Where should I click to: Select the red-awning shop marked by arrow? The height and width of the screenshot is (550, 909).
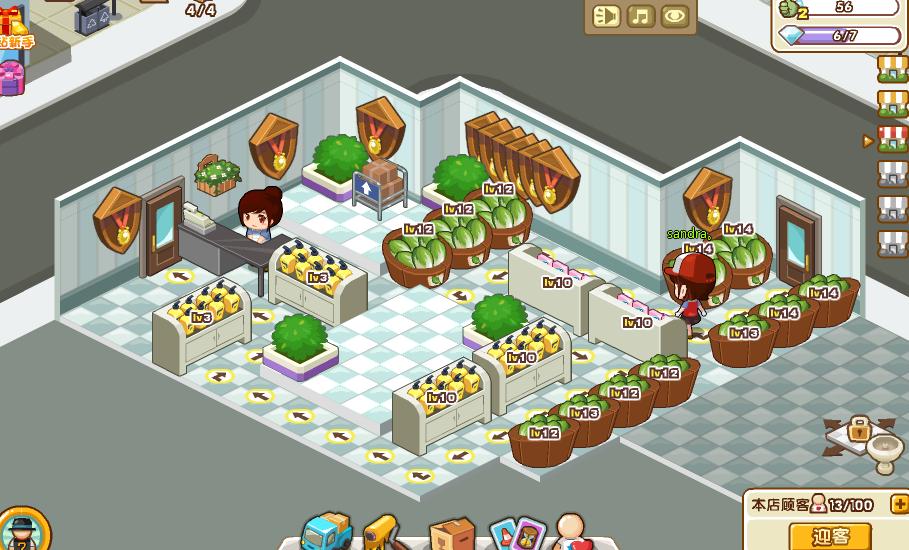[x=892, y=139]
